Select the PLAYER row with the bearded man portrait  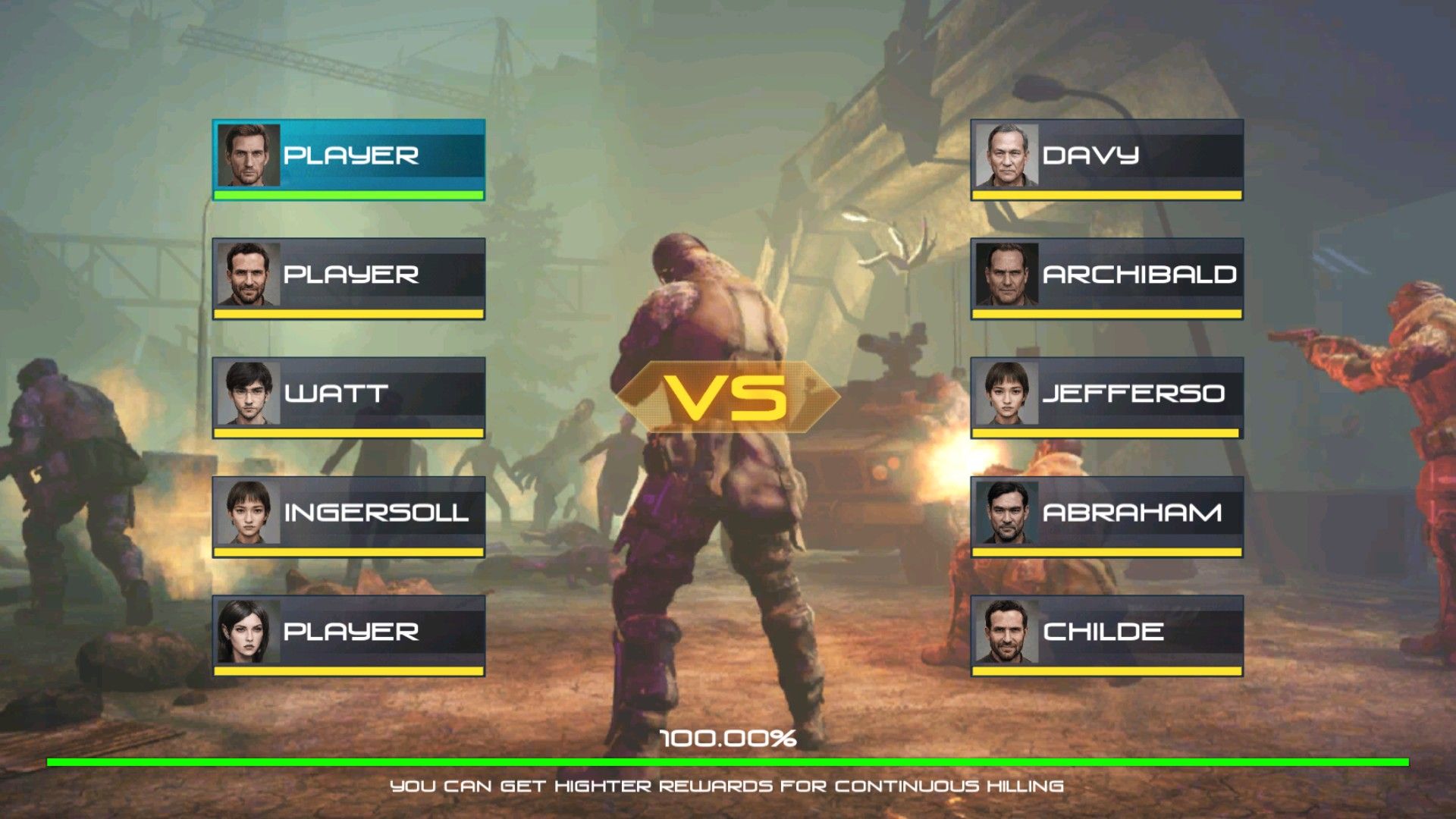349,277
